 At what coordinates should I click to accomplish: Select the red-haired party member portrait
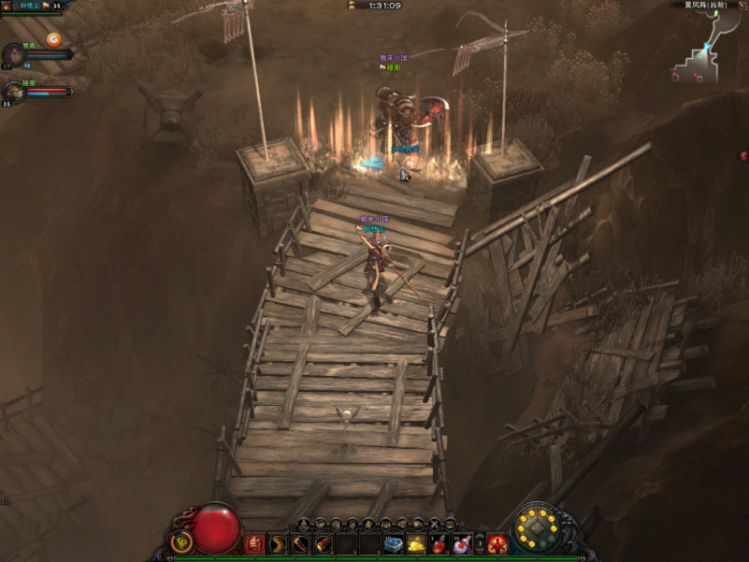click(x=14, y=55)
